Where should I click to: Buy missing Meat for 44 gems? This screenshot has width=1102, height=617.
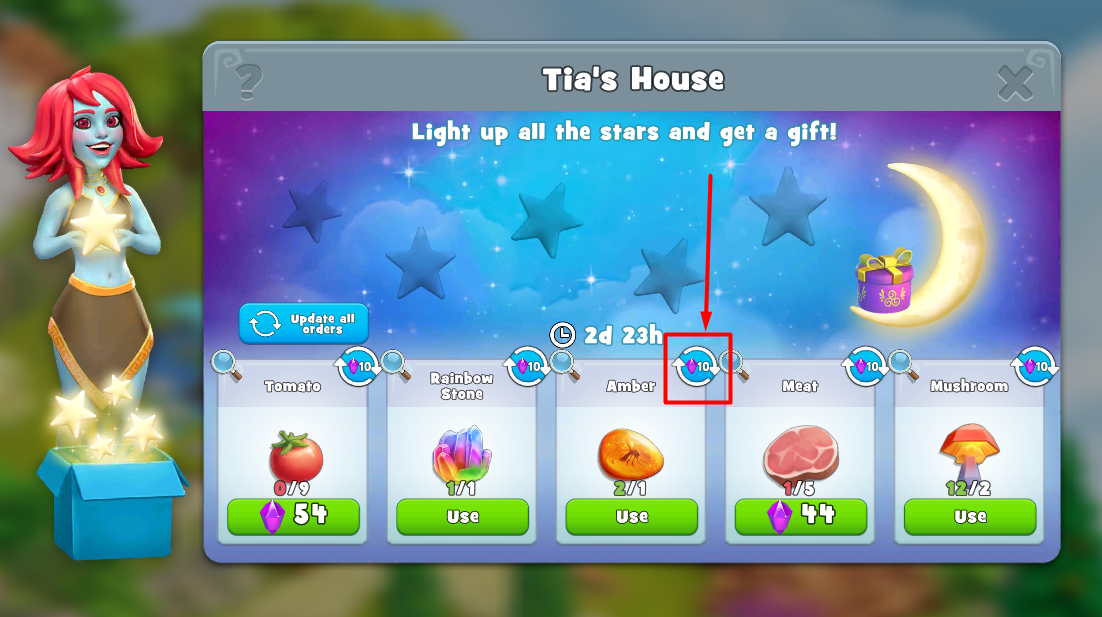click(x=800, y=516)
